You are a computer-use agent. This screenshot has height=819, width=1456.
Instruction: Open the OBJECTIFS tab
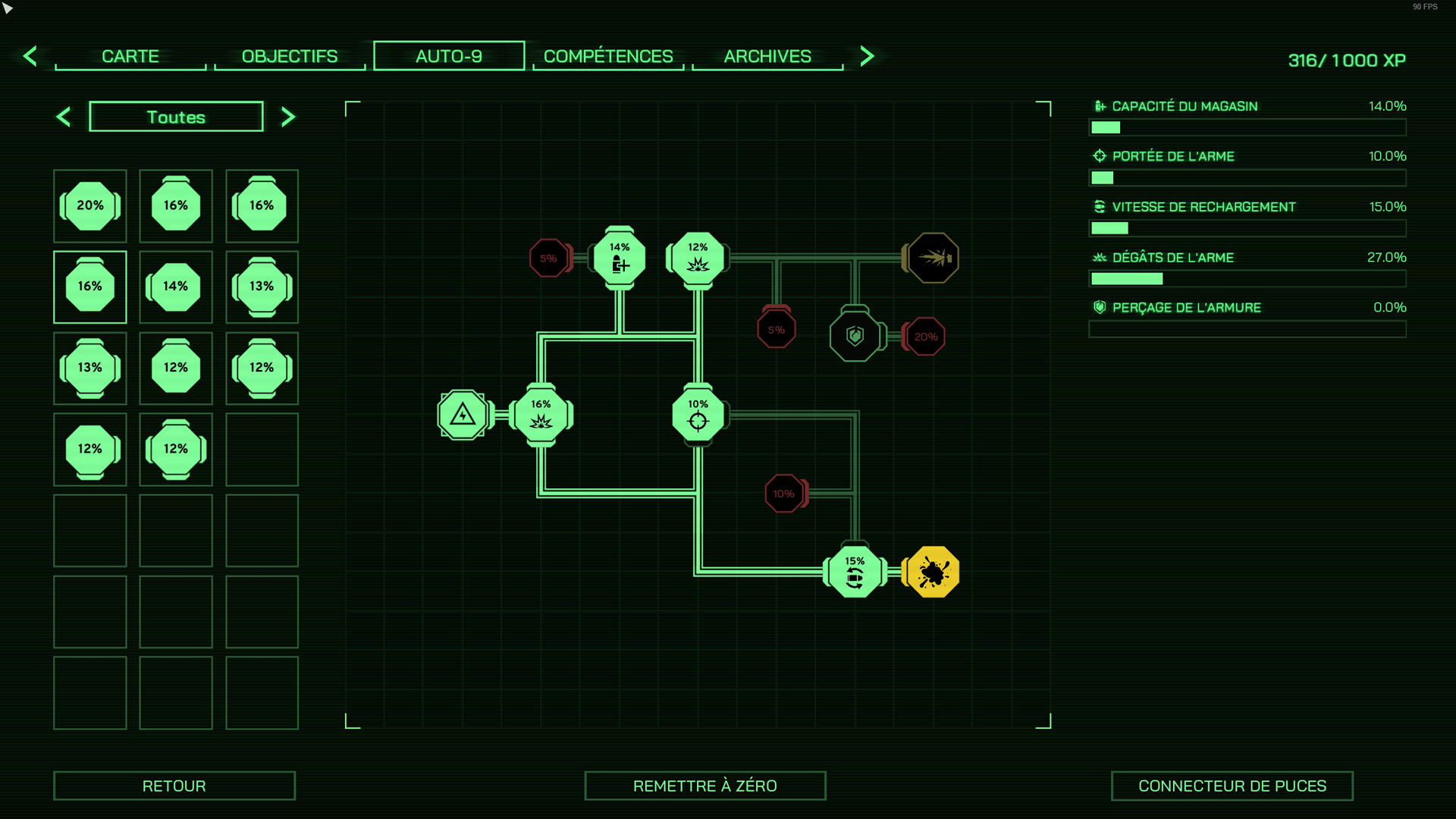tap(290, 56)
